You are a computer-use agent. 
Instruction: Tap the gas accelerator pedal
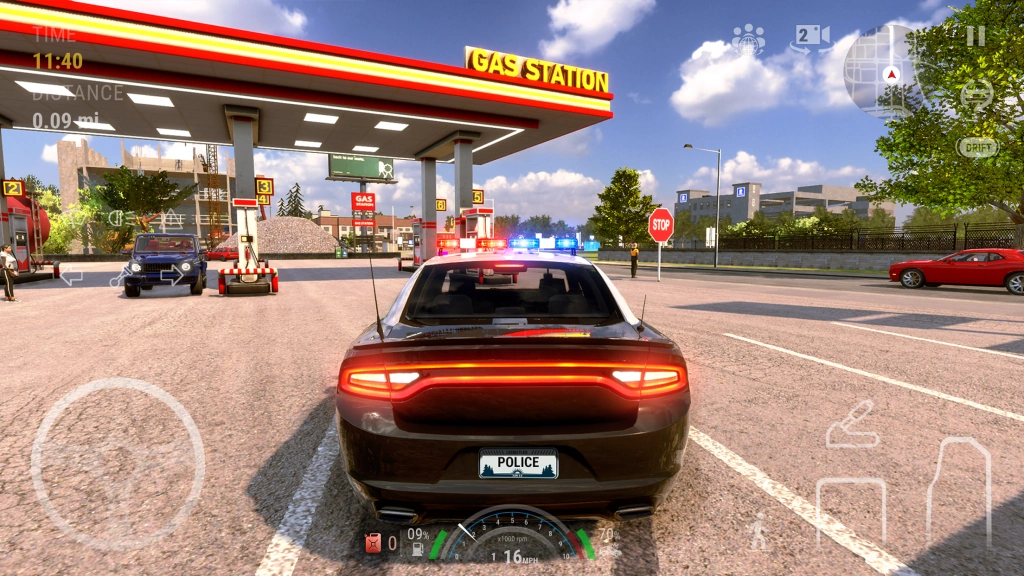tap(958, 491)
